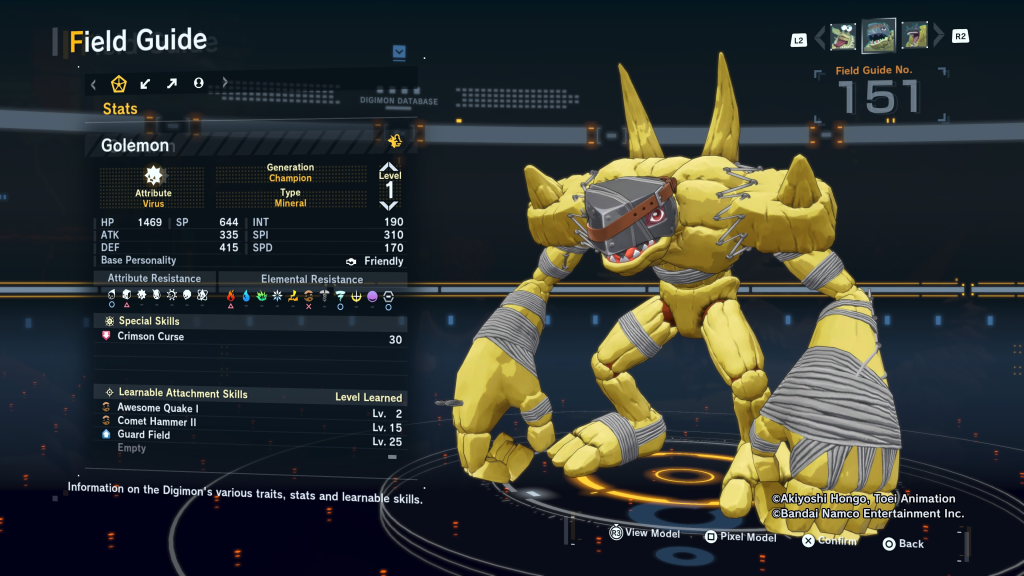1024x576 pixels.
Task: Switch to the up-right arrow tab
Action: click(171, 84)
